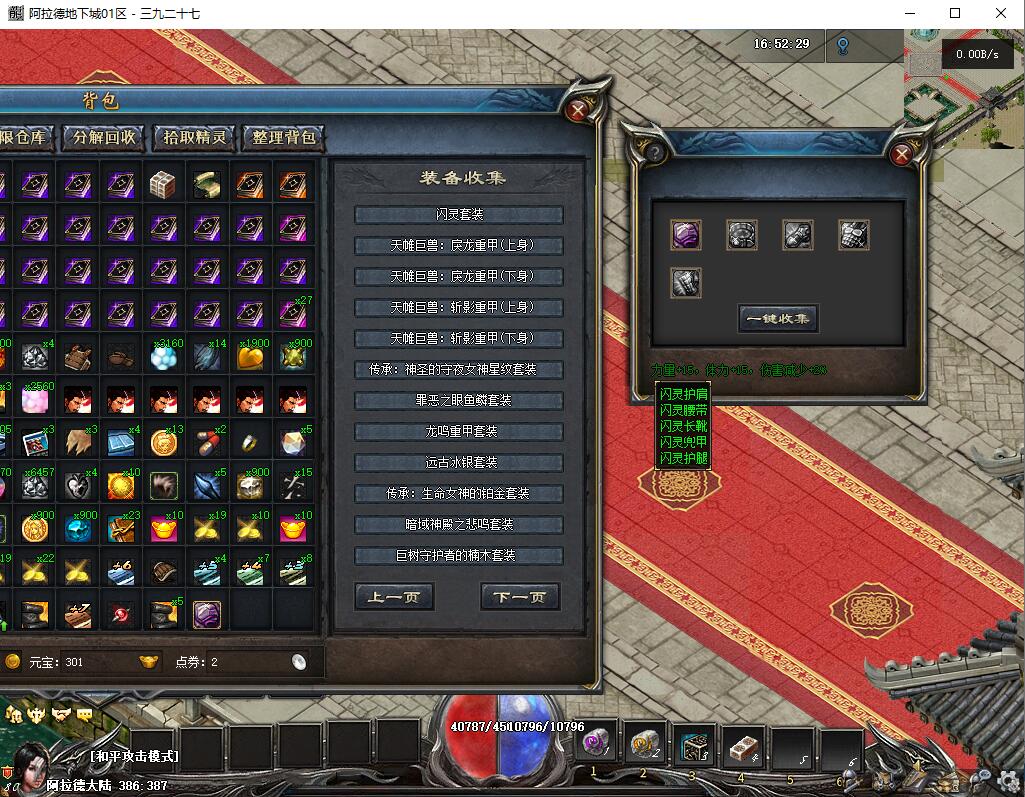Open the collection popup's question-mark help

click(x=655, y=153)
